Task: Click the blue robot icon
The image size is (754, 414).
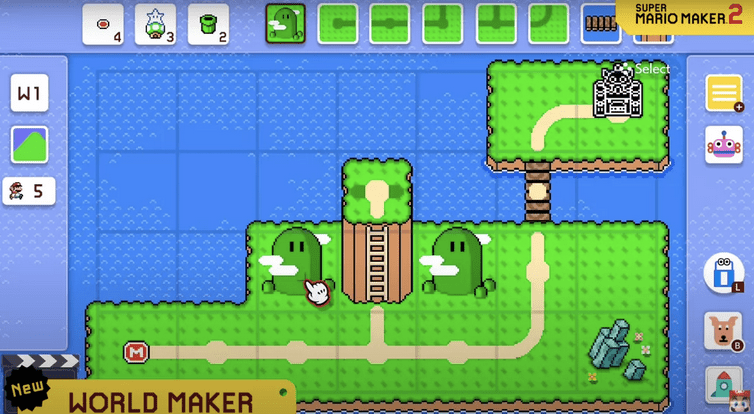Action: click(x=723, y=273)
